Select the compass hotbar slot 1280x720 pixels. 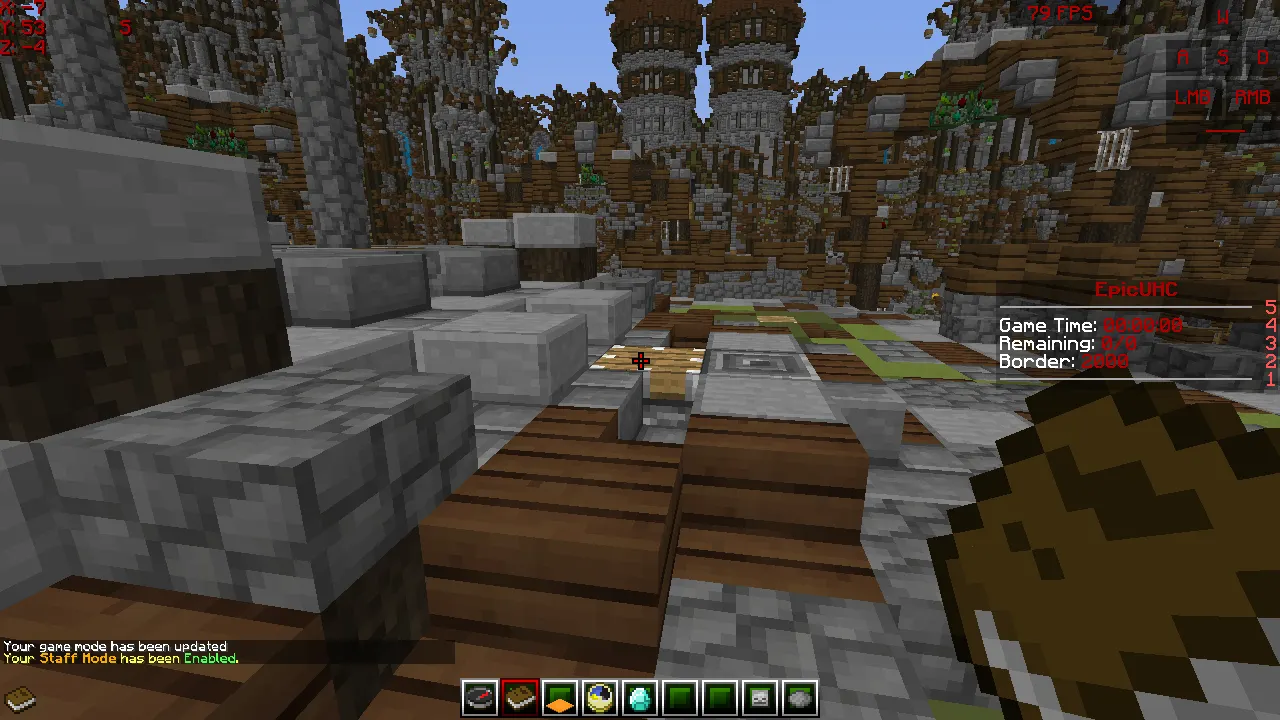[480, 698]
